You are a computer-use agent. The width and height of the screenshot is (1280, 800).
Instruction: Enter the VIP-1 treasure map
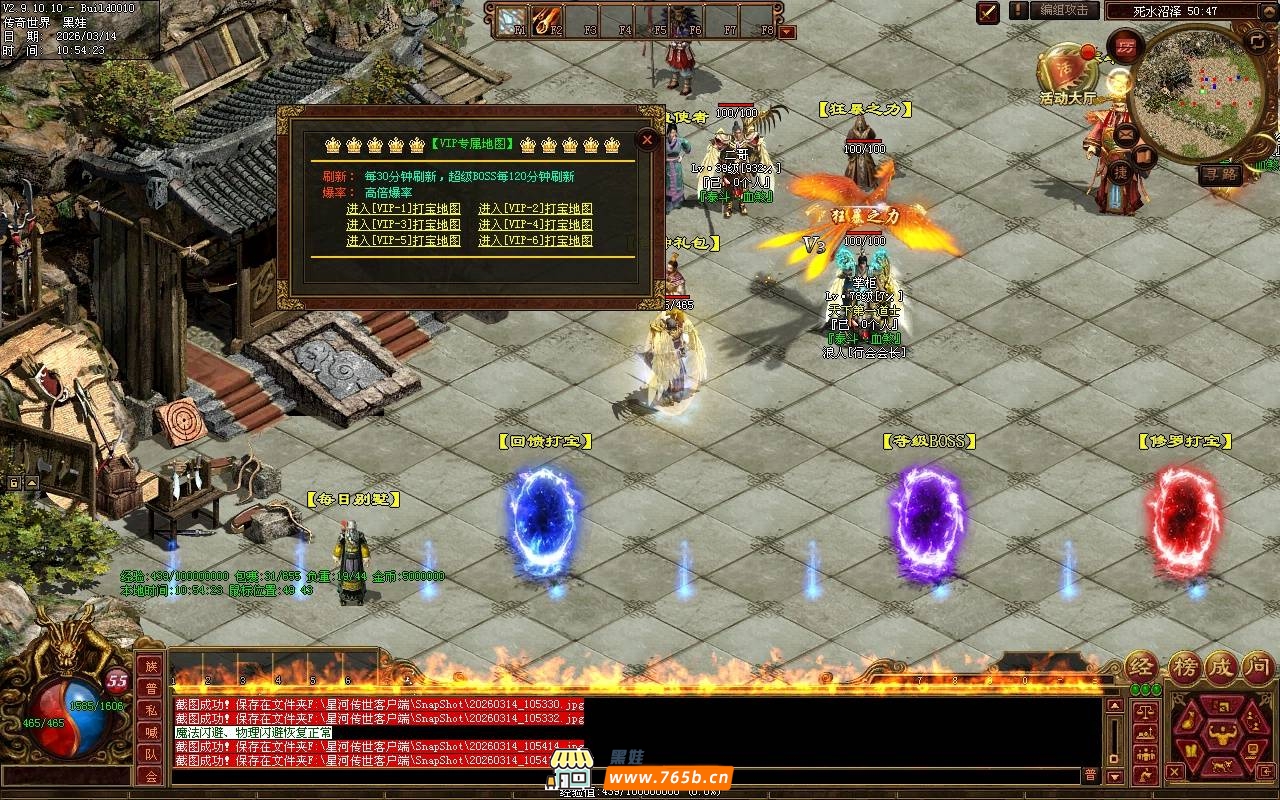[403, 209]
